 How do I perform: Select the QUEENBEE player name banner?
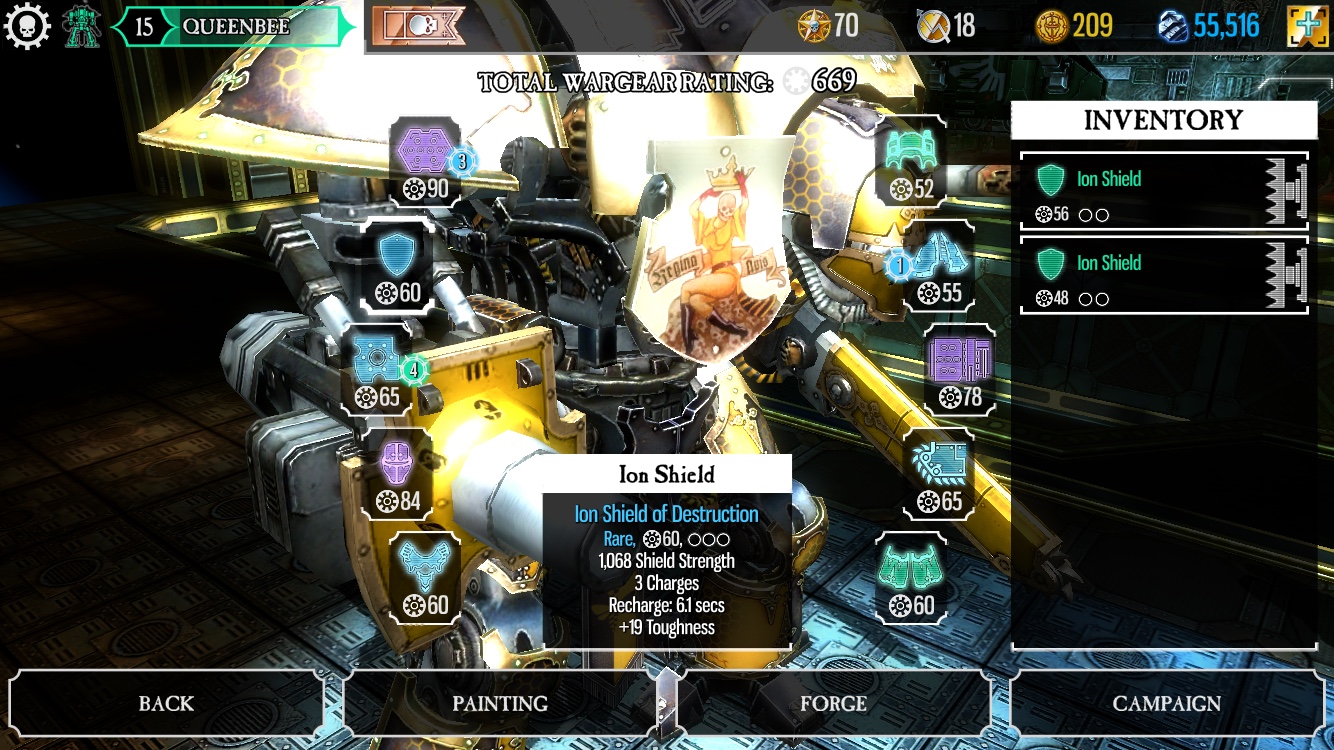(x=235, y=27)
